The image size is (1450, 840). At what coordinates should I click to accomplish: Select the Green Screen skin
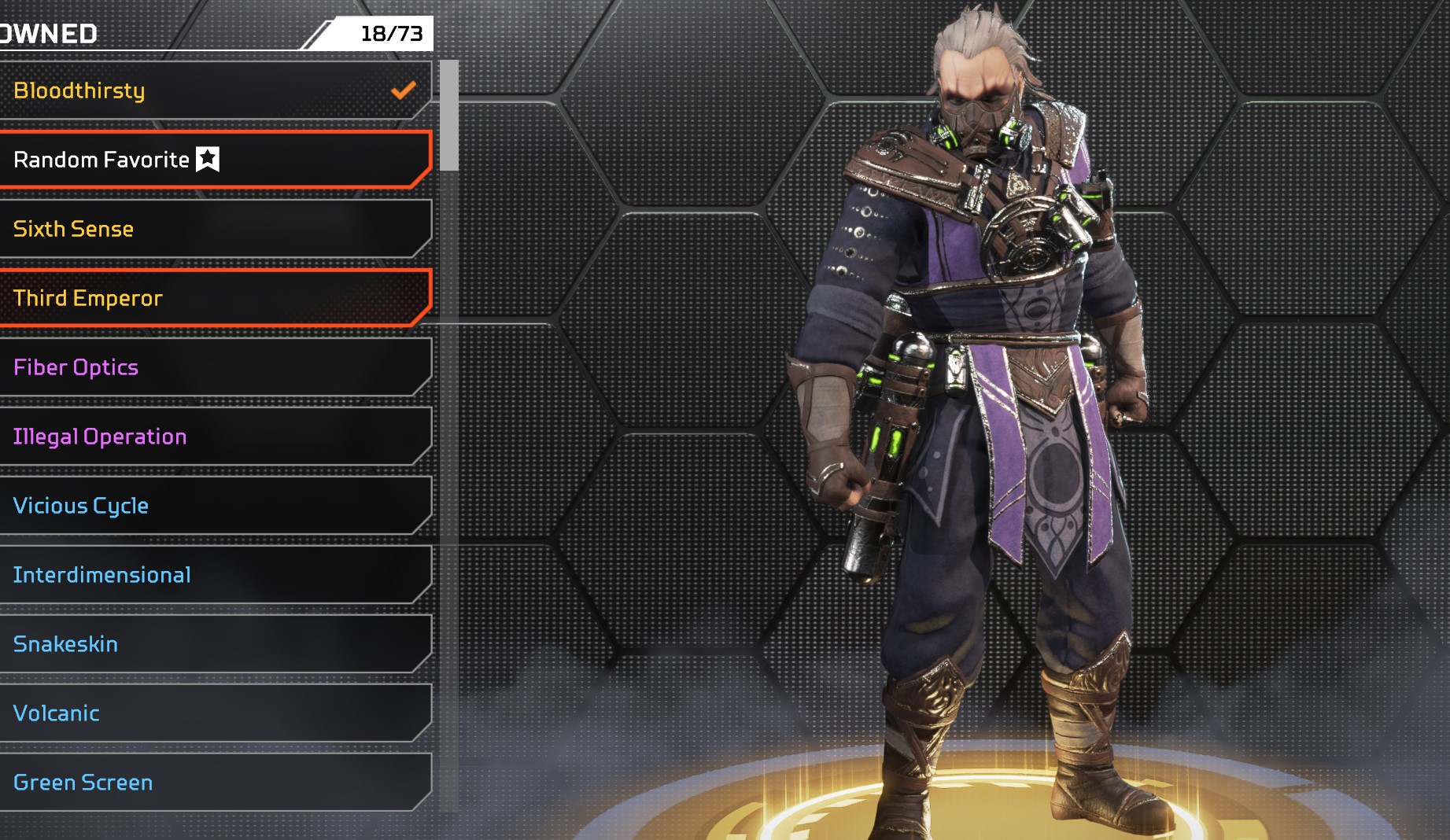pos(212,783)
